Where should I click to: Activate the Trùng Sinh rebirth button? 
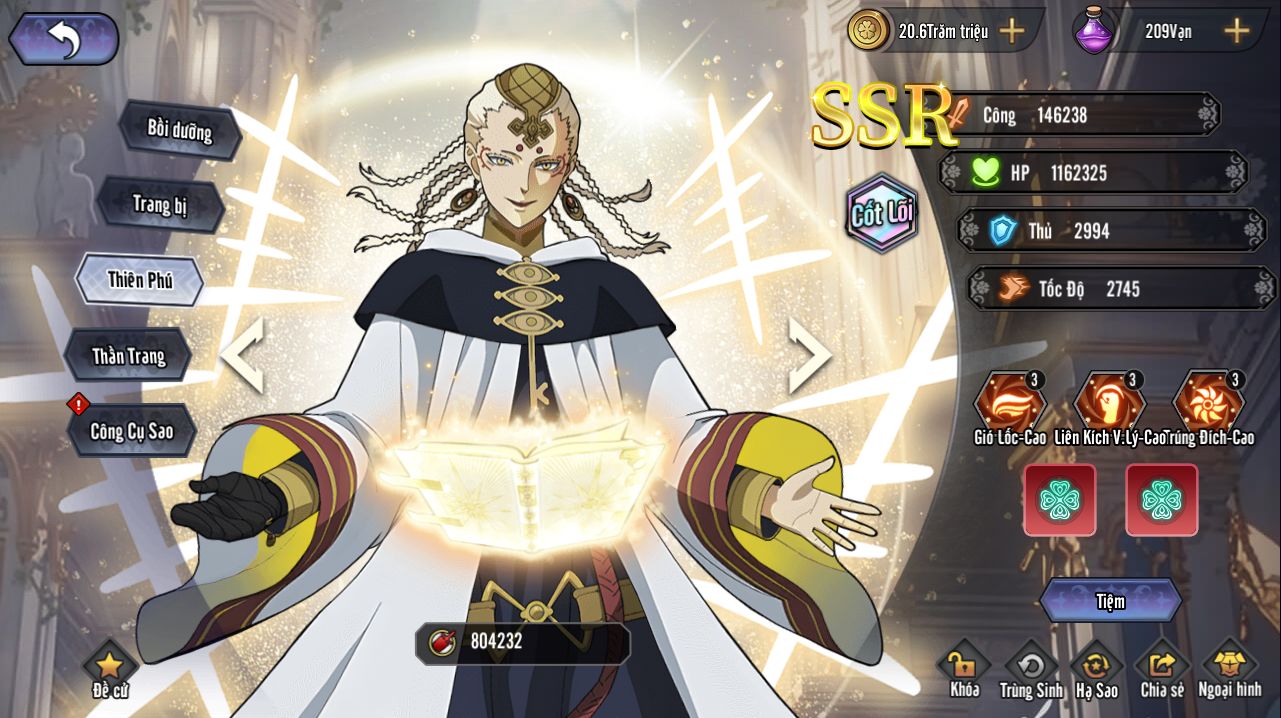pos(1030,668)
